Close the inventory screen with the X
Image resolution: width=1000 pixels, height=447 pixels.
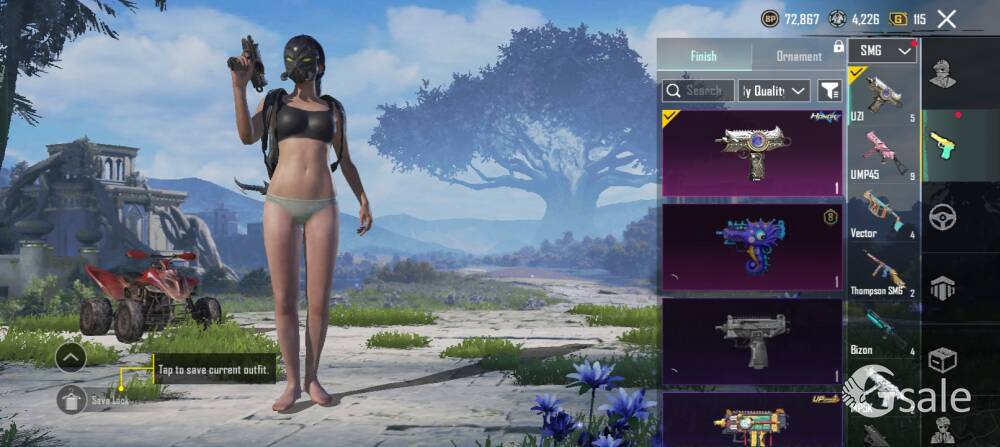[946, 19]
